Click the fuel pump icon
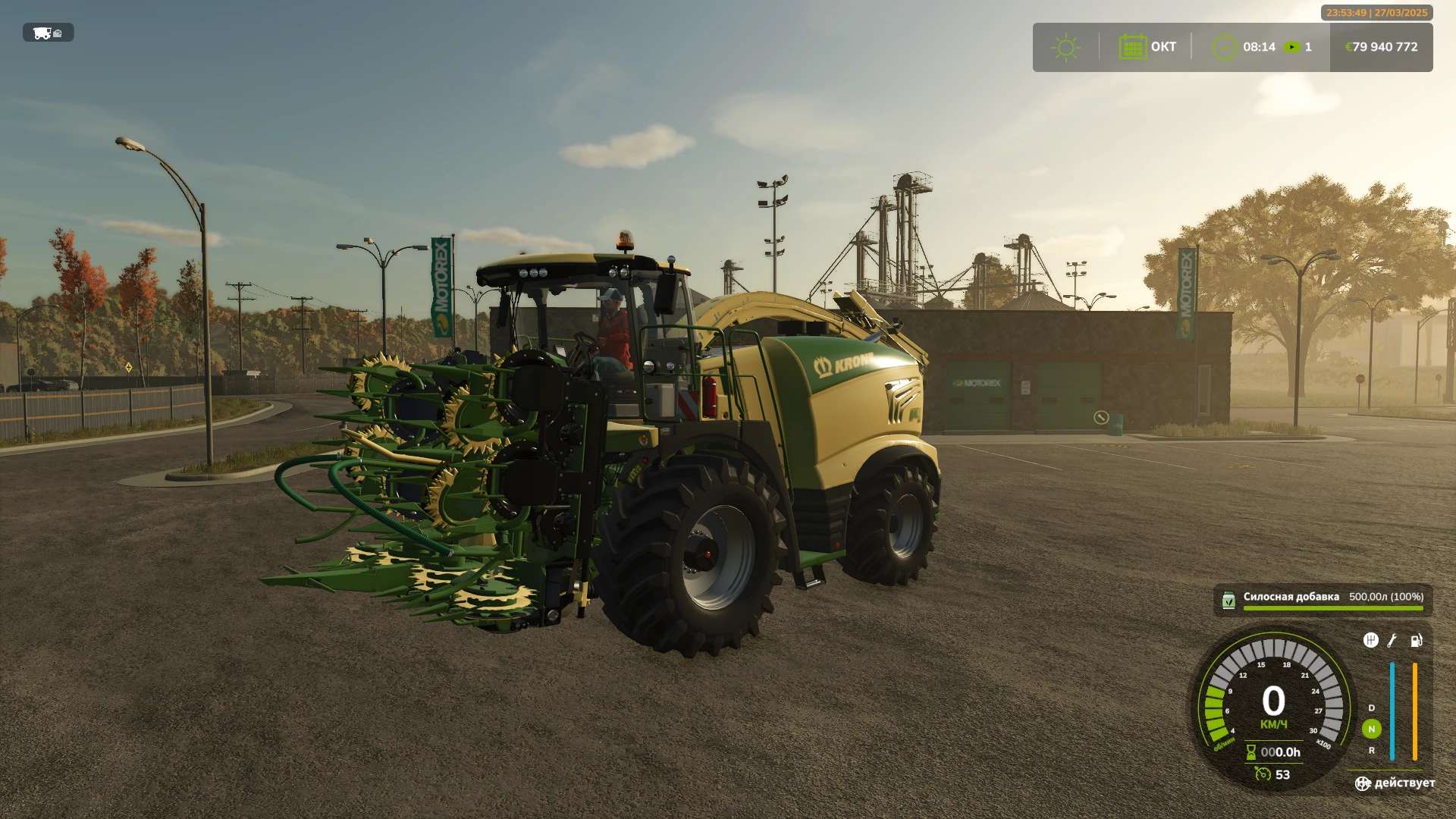 (1416, 641)
